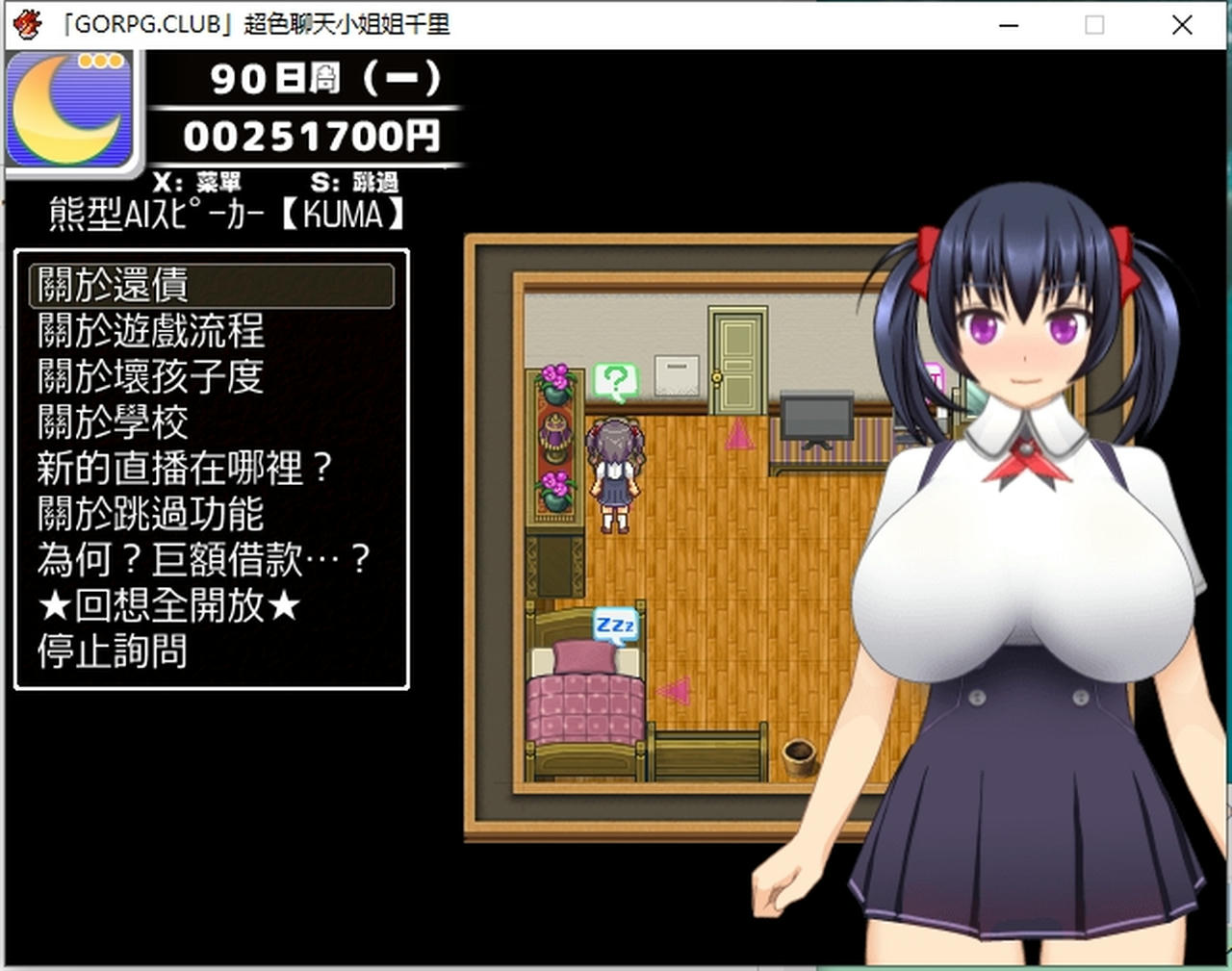Choose the 關於壞孩子度 entry
This screenshot has height=971, width=1232.
click(150, 376)
